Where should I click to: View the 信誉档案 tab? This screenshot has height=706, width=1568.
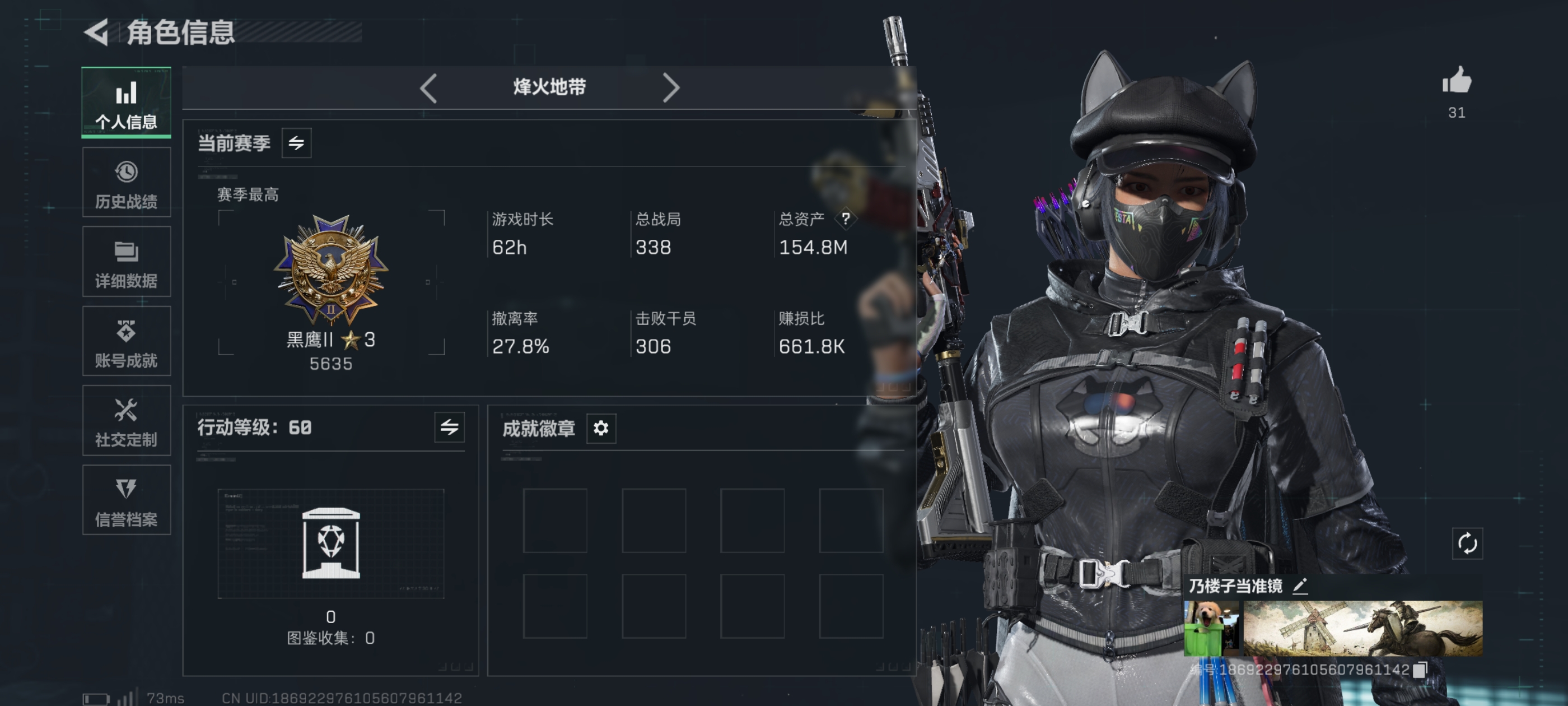point(126,500)
